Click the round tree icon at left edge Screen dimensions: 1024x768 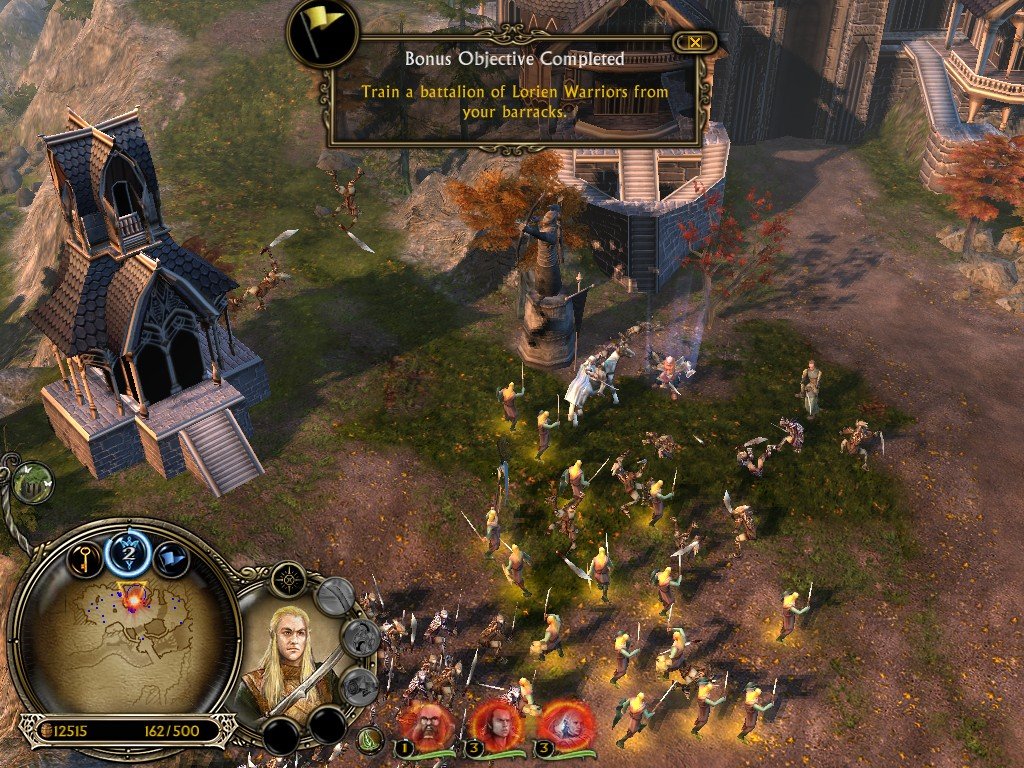click(33, 482)
